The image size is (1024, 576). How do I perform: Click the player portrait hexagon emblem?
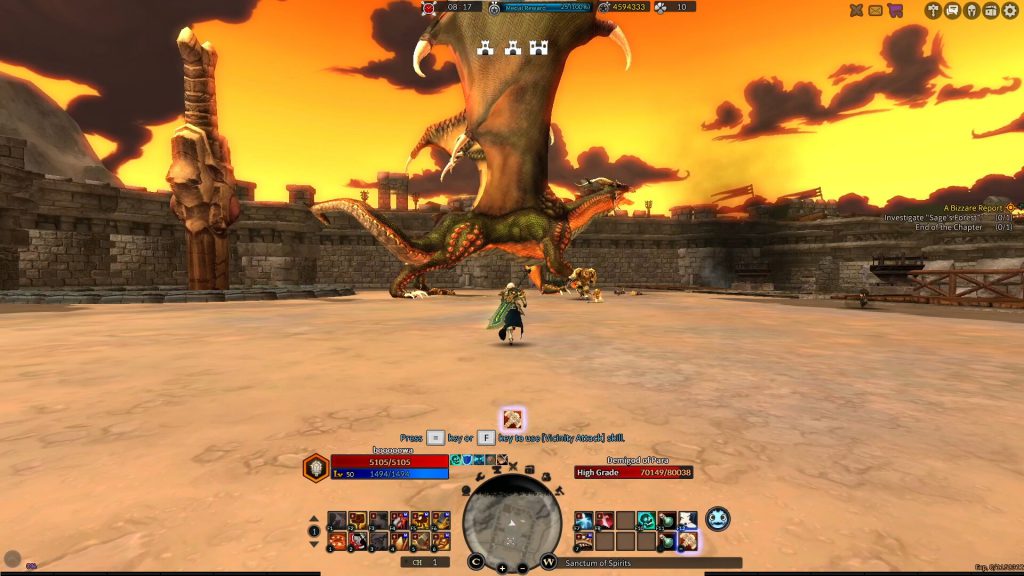point(315,468)
